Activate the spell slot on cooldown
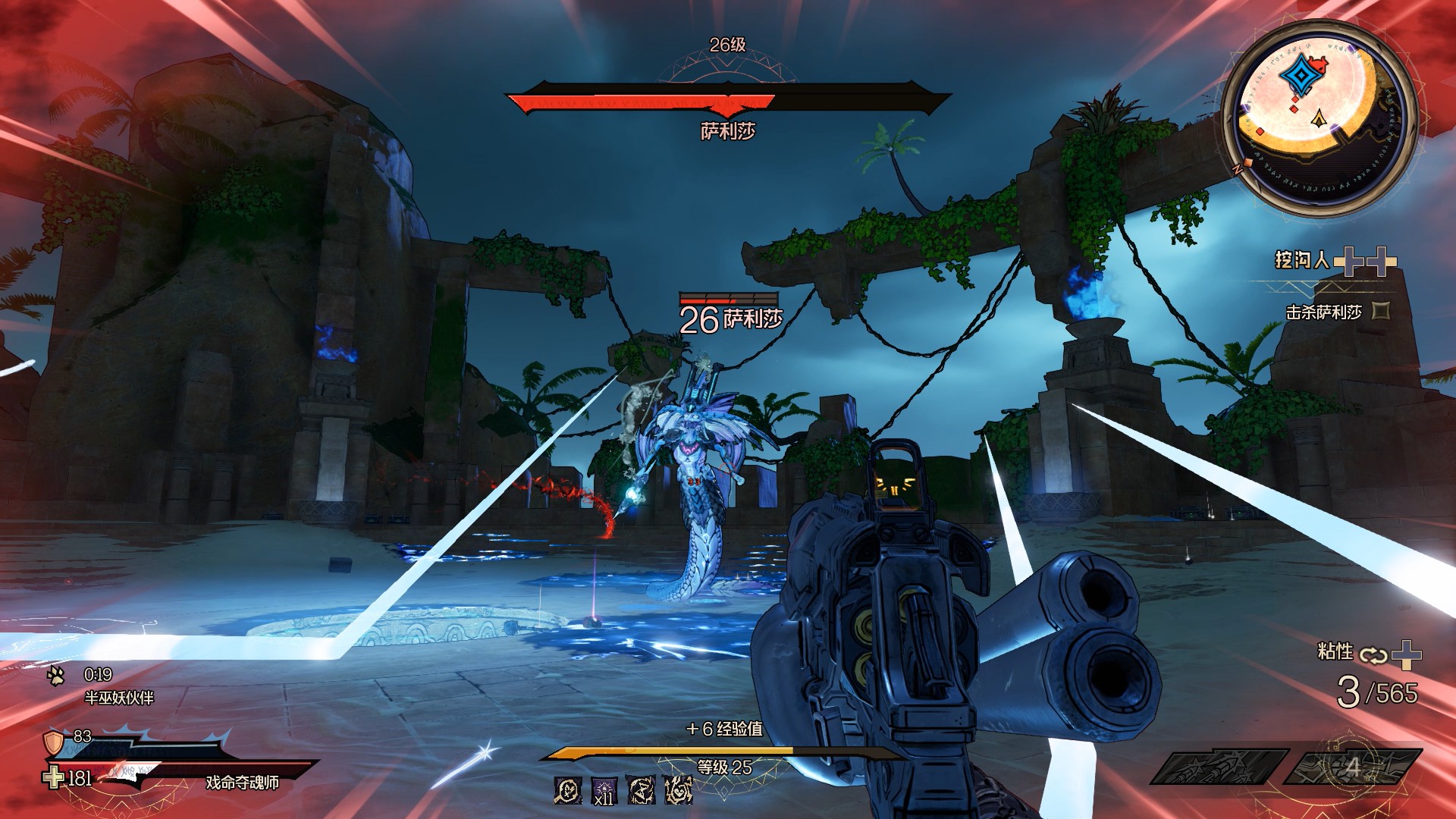The image size is (1456, 819). pos(1351,767)
